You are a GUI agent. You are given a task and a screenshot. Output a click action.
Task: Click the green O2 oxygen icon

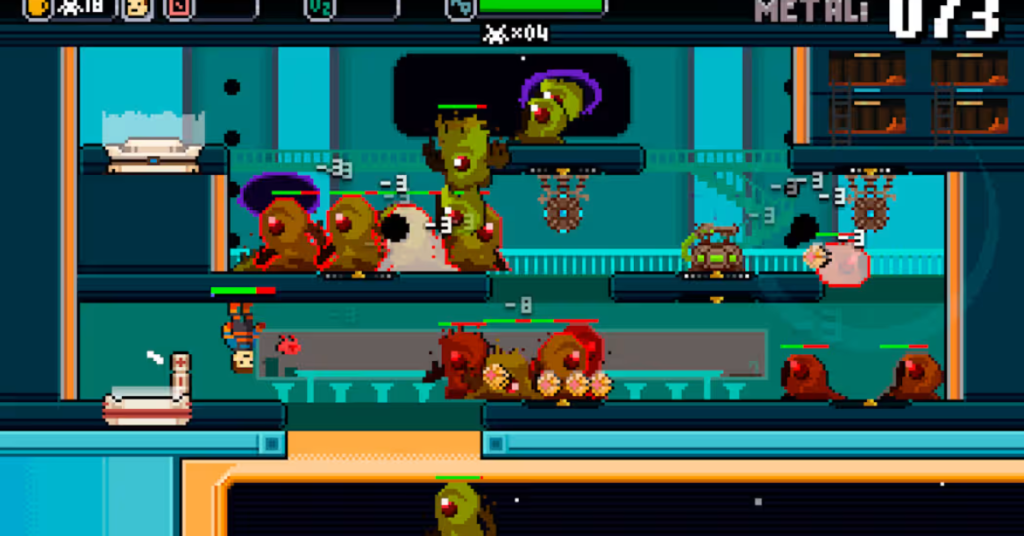319,8
